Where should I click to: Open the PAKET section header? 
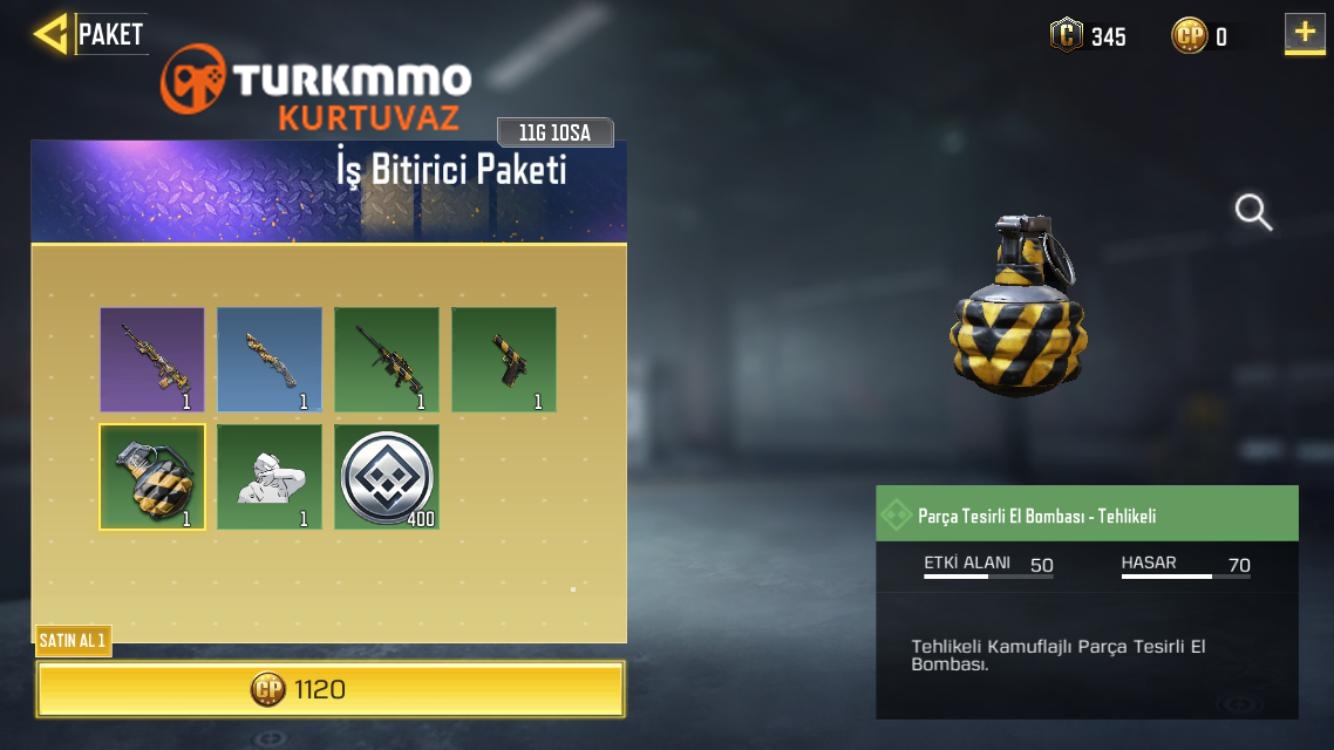(x=113, y=31)
